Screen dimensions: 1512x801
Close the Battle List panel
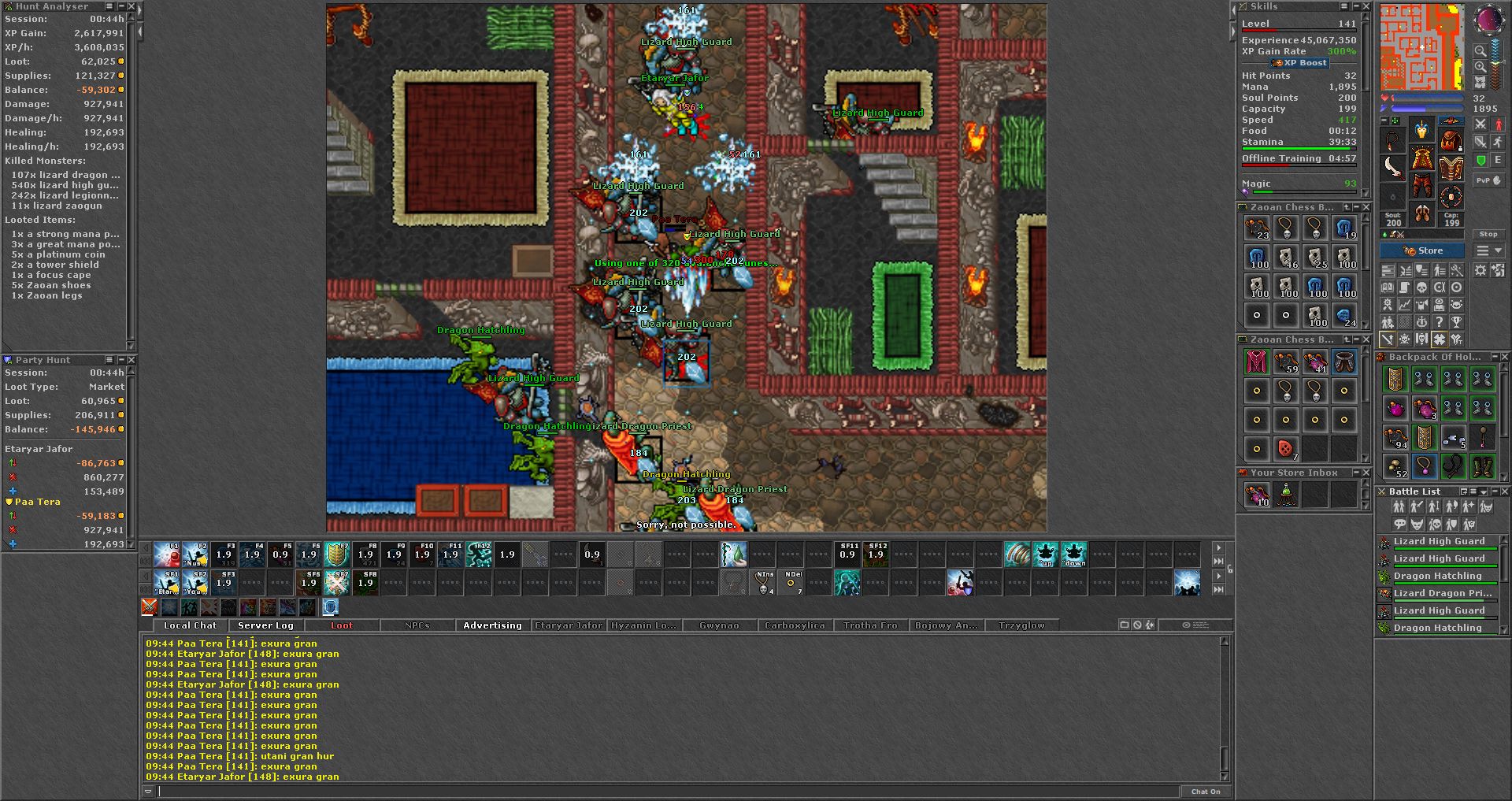tap(1503, 491)
